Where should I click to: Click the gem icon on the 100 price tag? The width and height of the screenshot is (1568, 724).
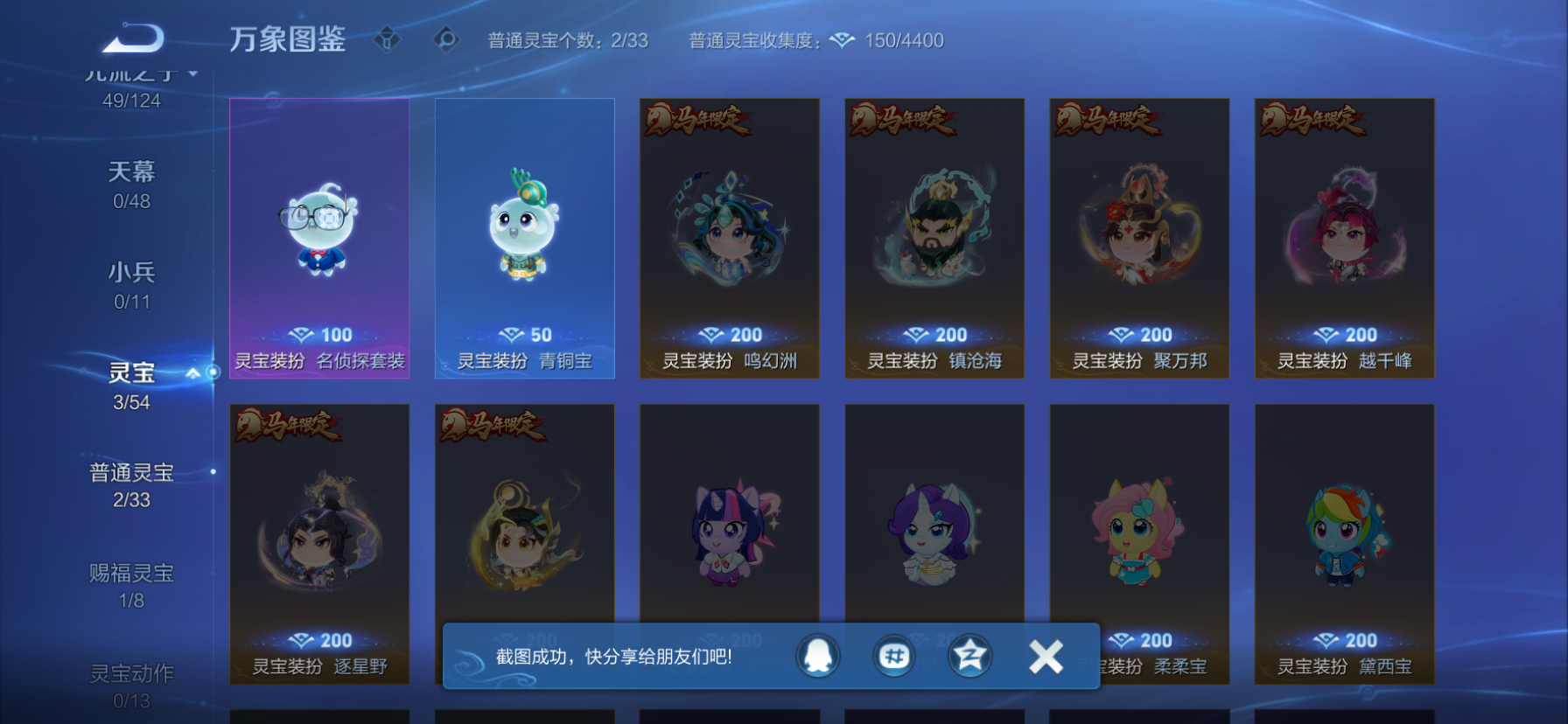point(302,334)
